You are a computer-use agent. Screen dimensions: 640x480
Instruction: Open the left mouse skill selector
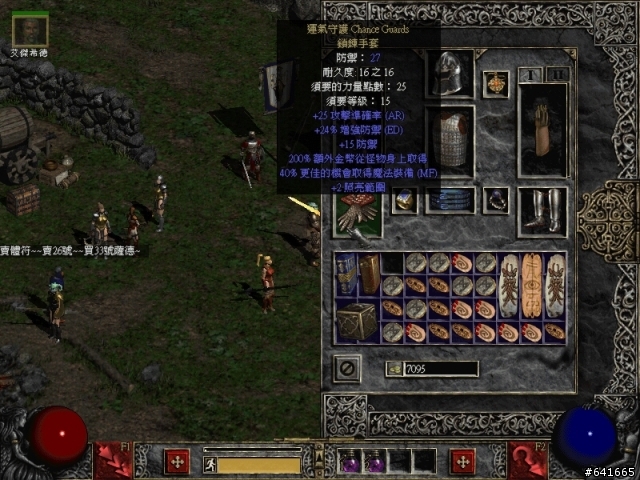112,461
